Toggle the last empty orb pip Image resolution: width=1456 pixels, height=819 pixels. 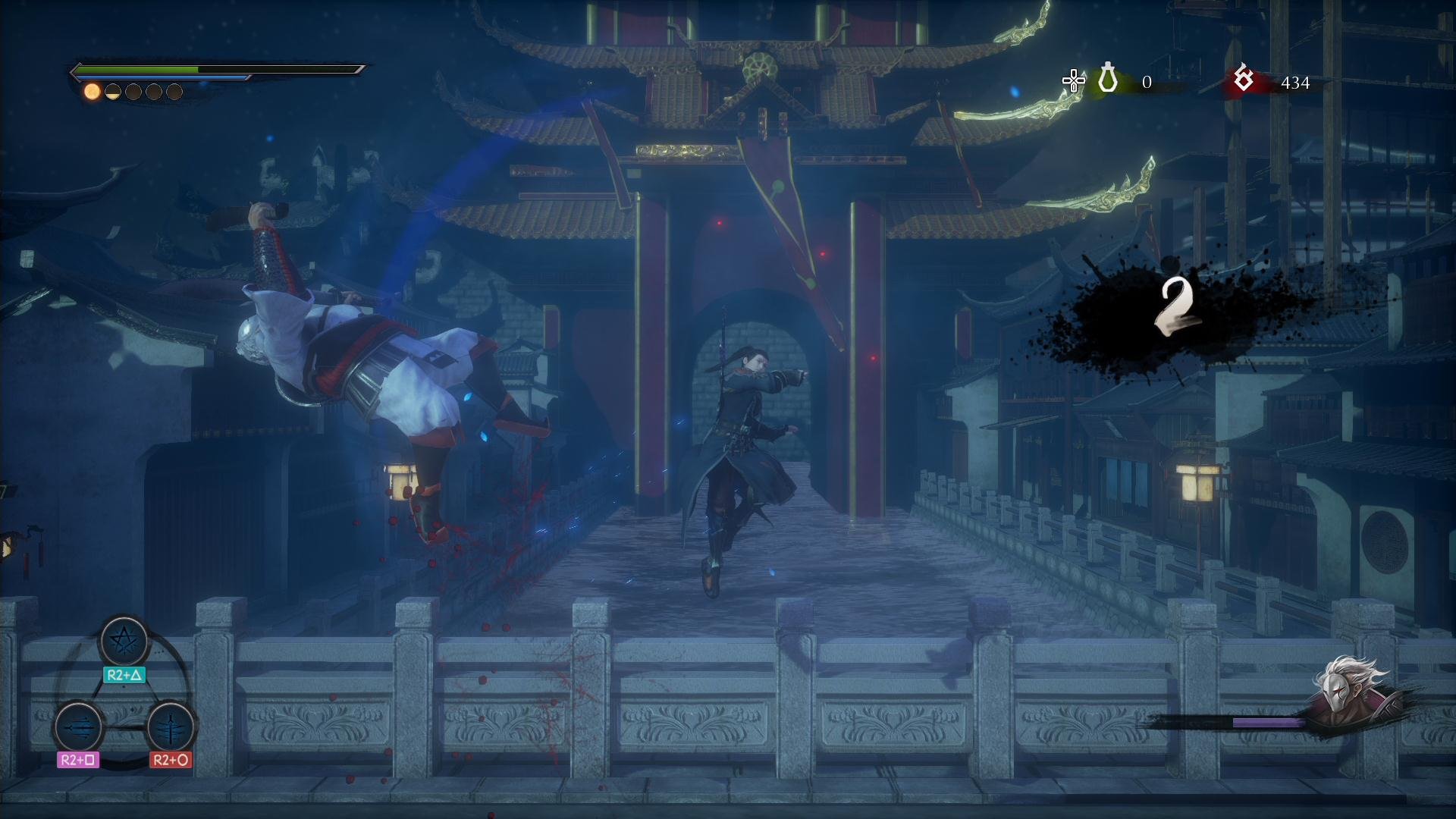point(174,91)
